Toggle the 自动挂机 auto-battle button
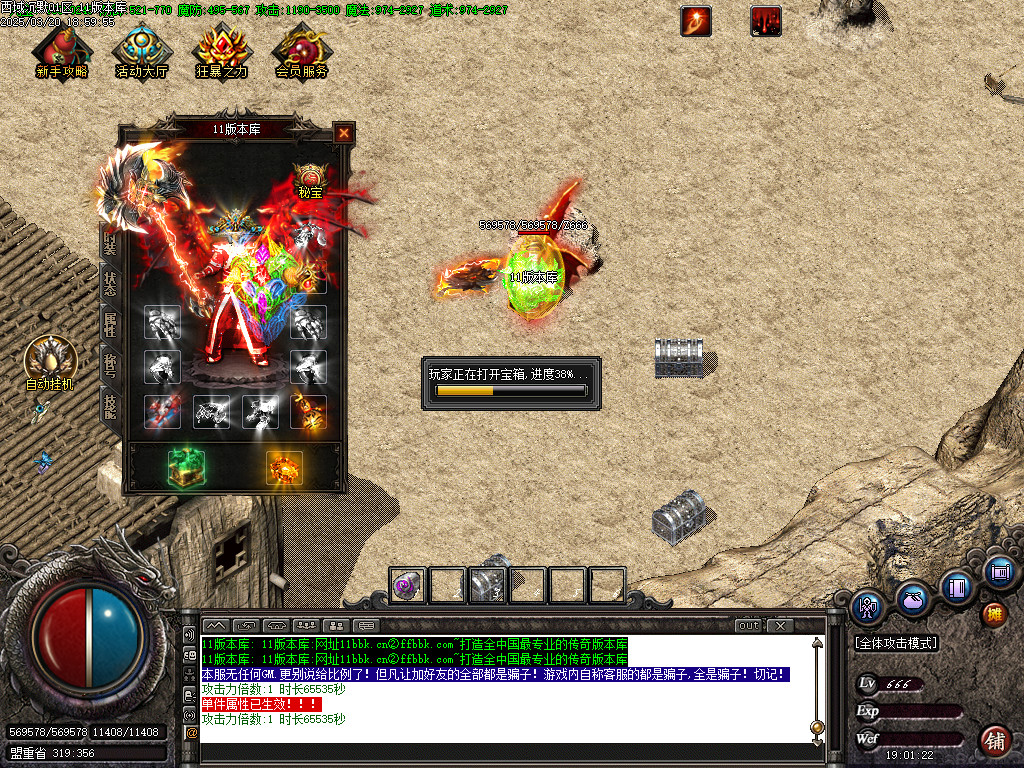This screenshot has height=768, width=1024. [x=50, y=362]
